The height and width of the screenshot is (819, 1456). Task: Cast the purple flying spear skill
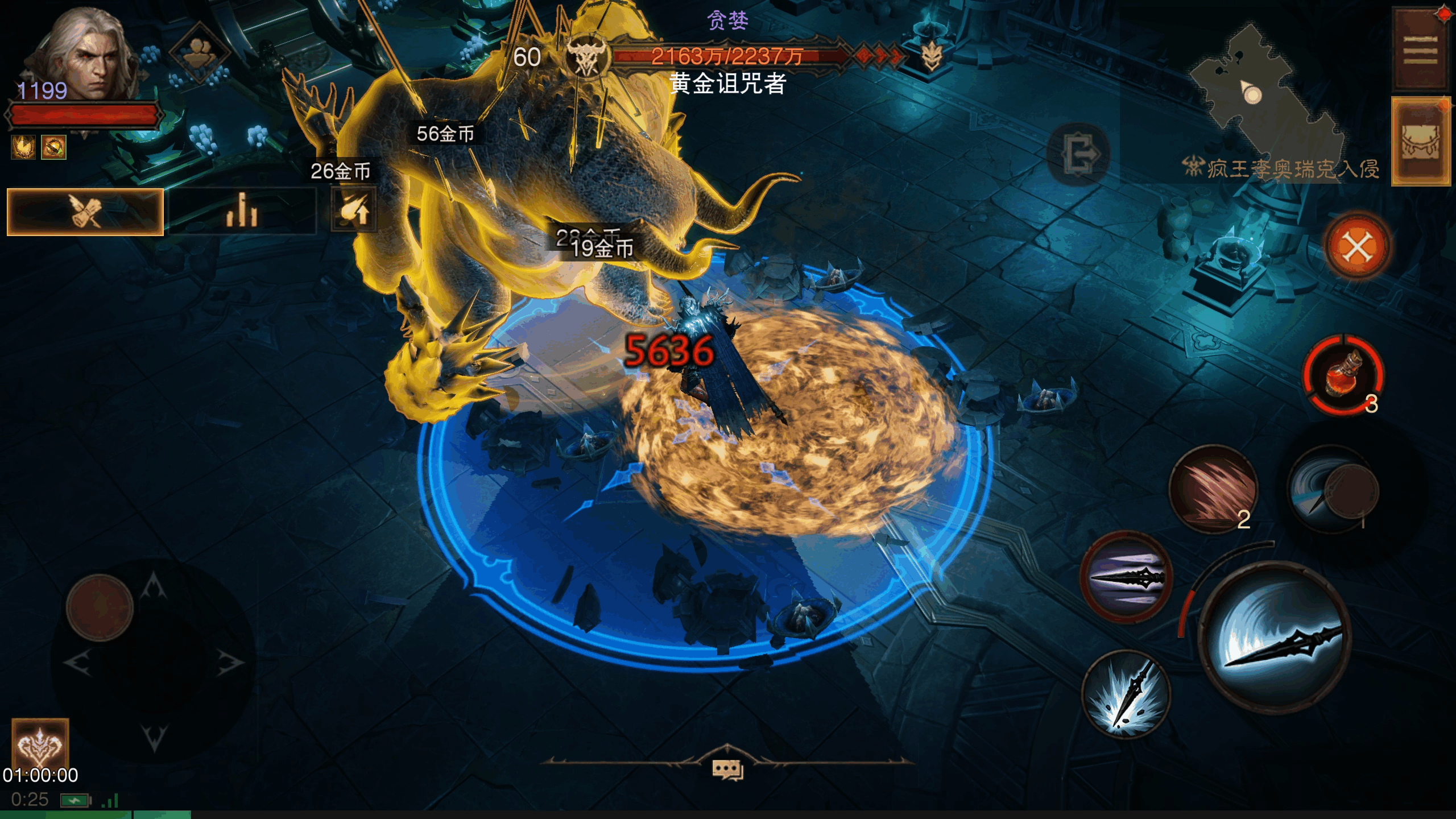(1126, 577)
